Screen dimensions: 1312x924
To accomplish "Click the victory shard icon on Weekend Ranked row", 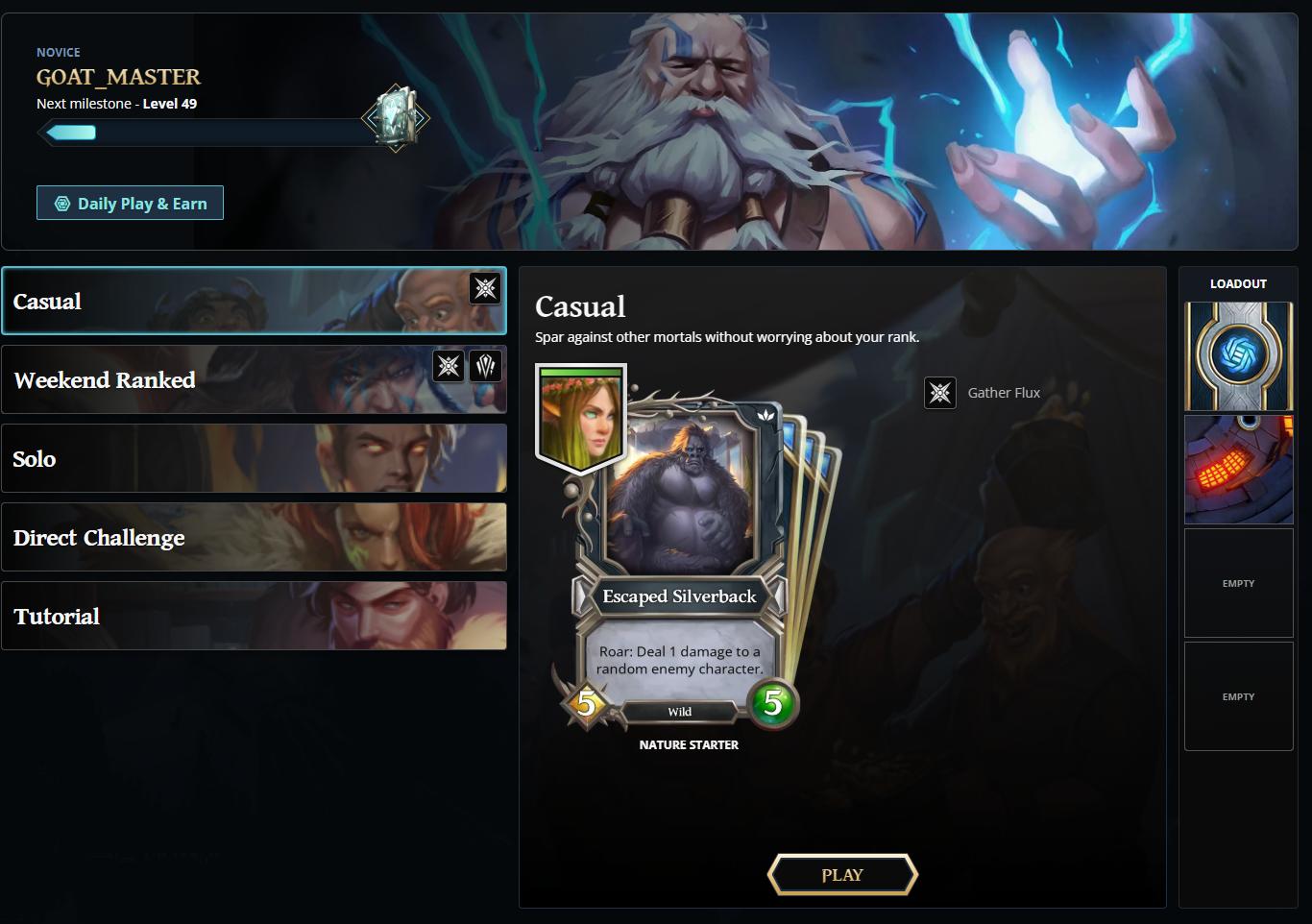I will 487,365.
